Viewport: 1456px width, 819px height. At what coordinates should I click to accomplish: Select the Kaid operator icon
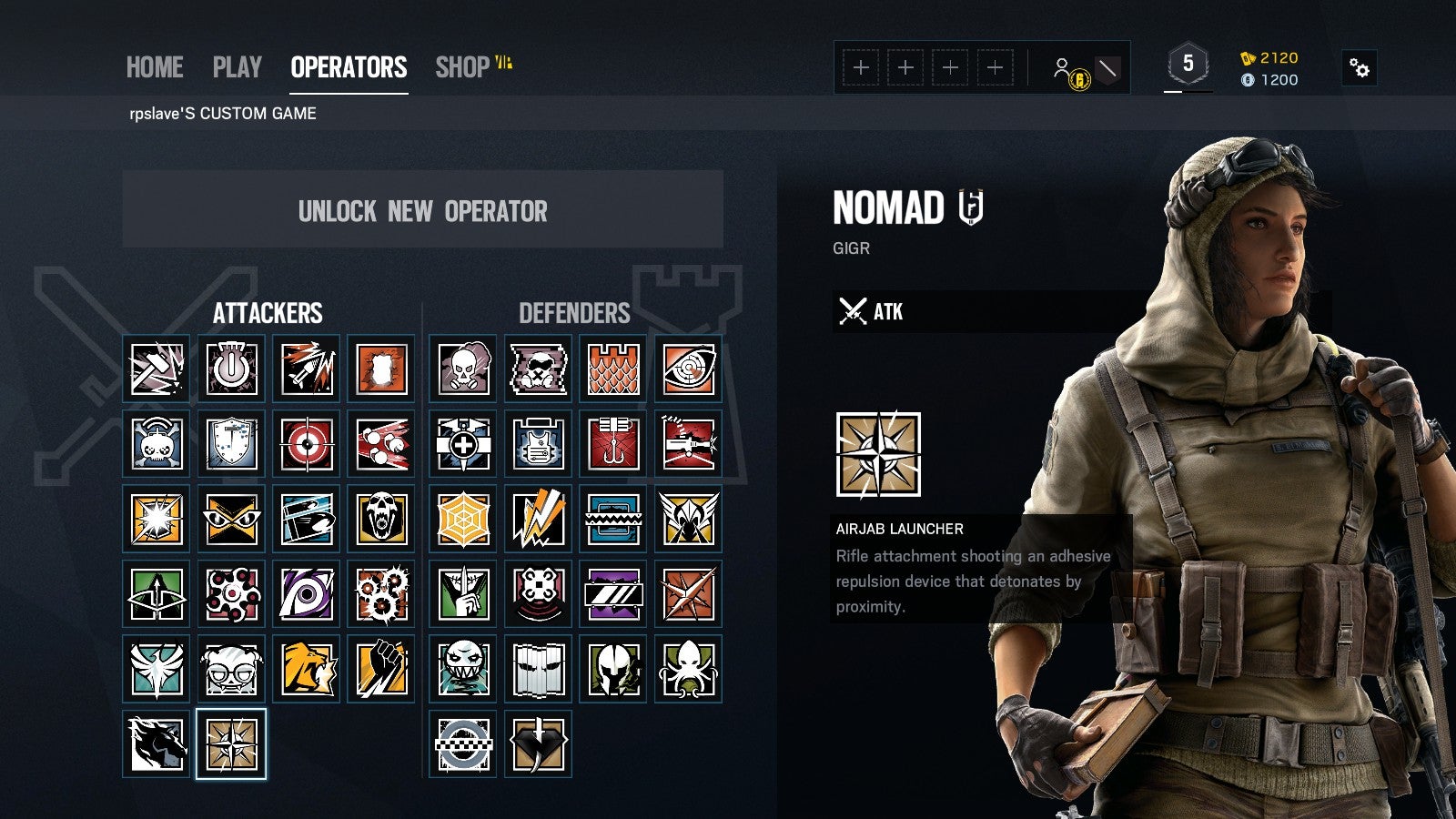coord(539,744)
